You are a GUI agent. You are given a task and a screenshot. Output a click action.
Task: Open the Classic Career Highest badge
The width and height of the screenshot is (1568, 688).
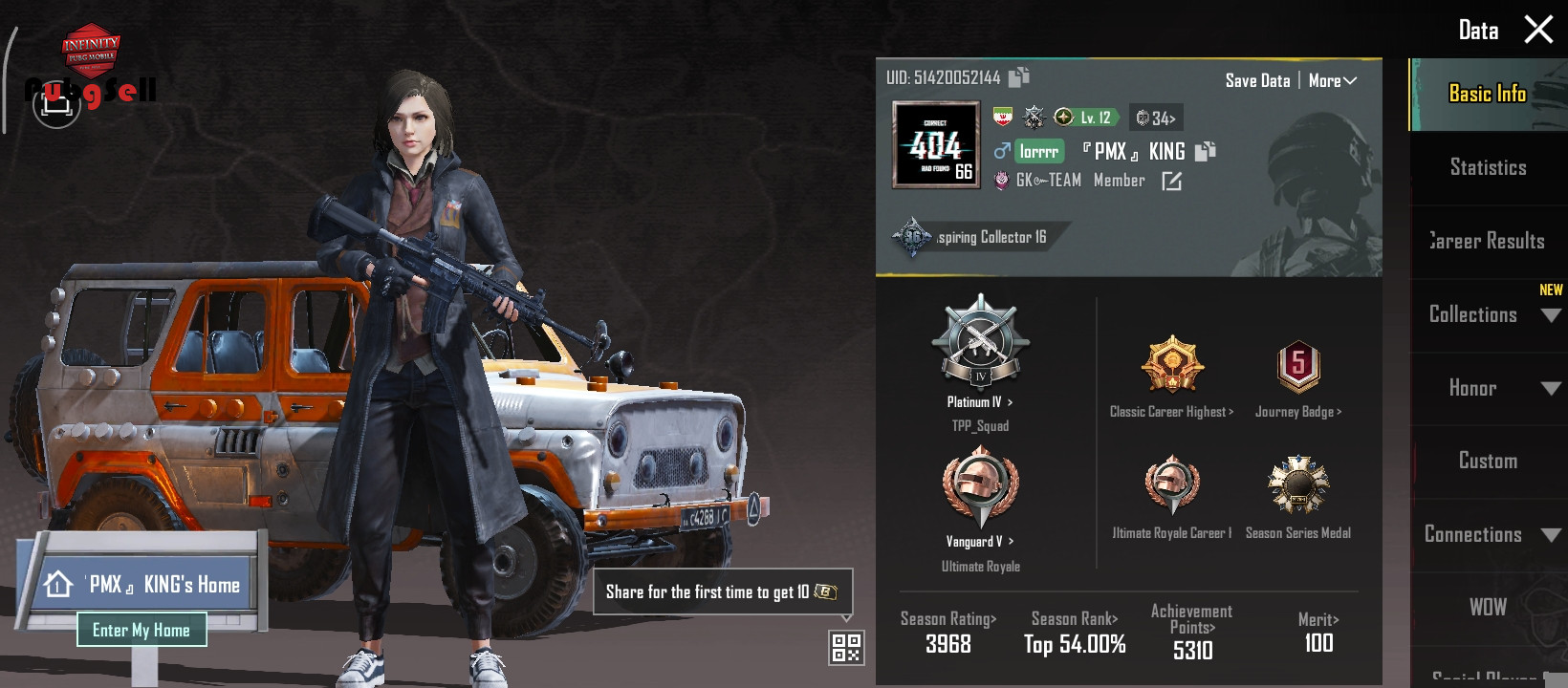click(x=1171, y=377)
